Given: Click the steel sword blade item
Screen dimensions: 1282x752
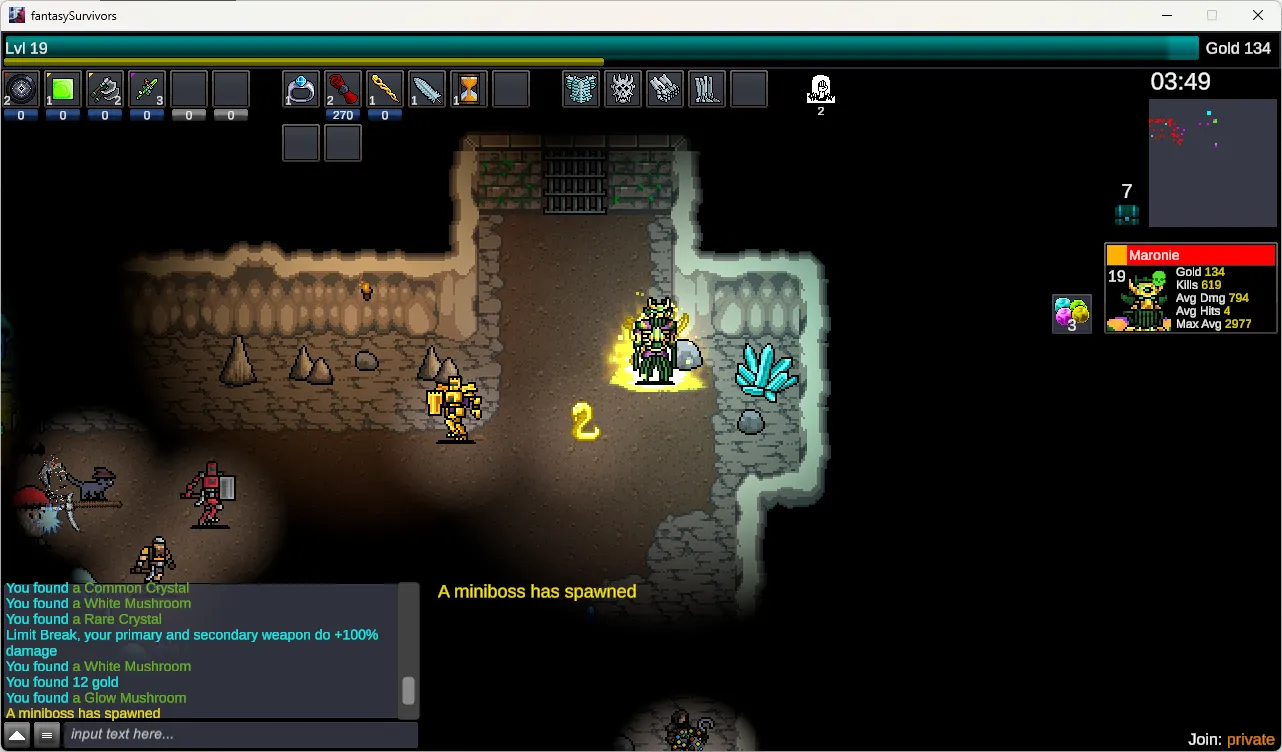Looking at the screenshot, I should pyautogui.click(x=427, y=90).
